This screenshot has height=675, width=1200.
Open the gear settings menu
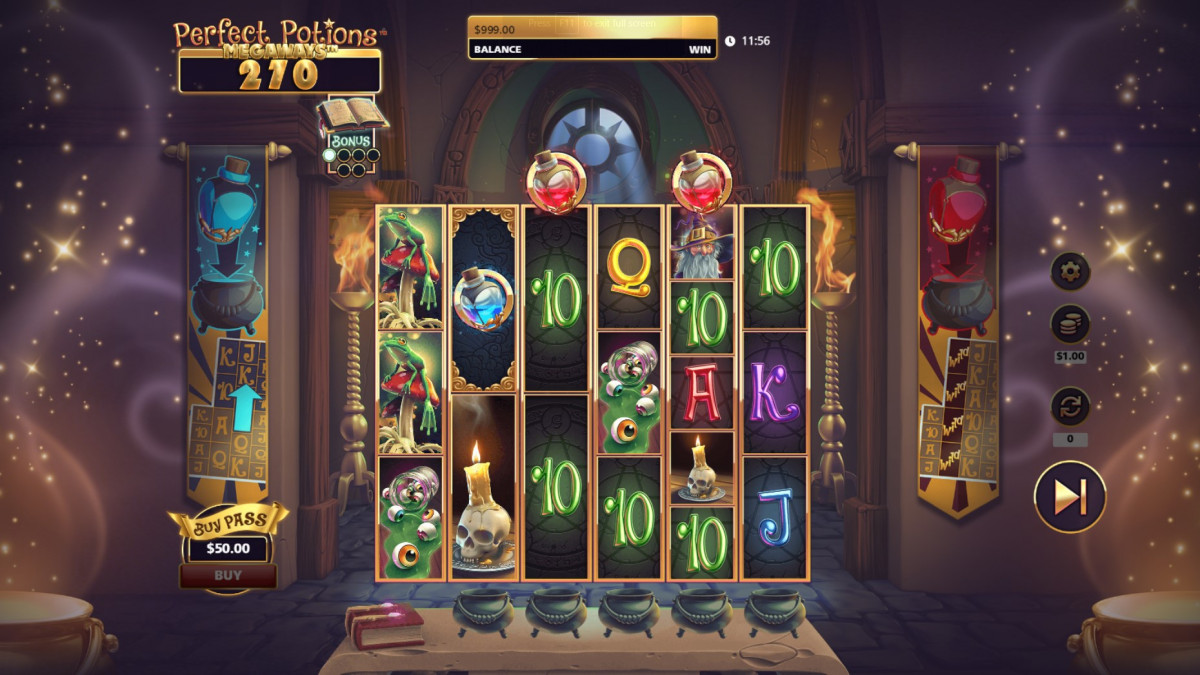[x=1069, y=271]
